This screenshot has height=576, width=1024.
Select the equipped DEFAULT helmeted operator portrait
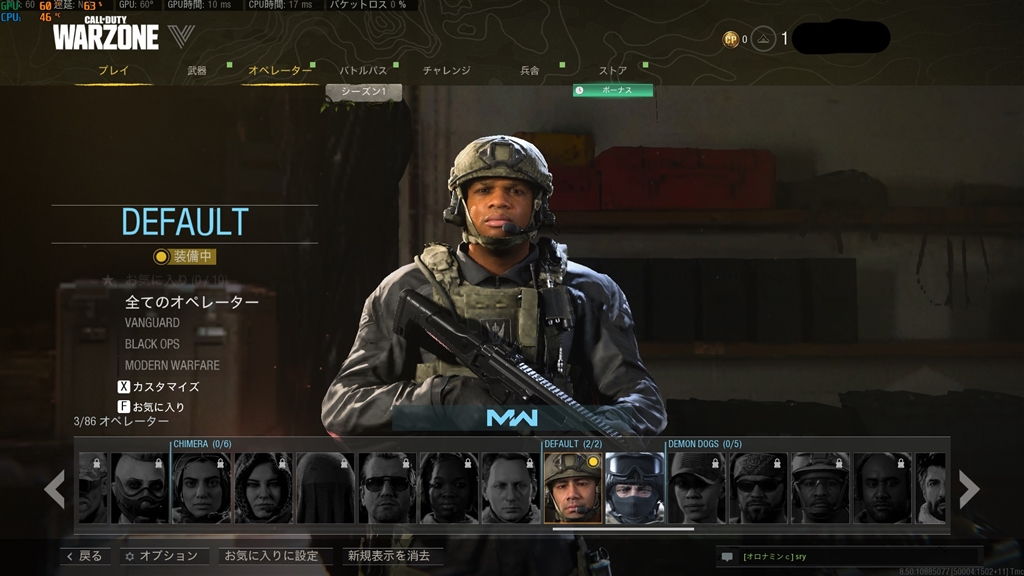click(x=572, y=488)
